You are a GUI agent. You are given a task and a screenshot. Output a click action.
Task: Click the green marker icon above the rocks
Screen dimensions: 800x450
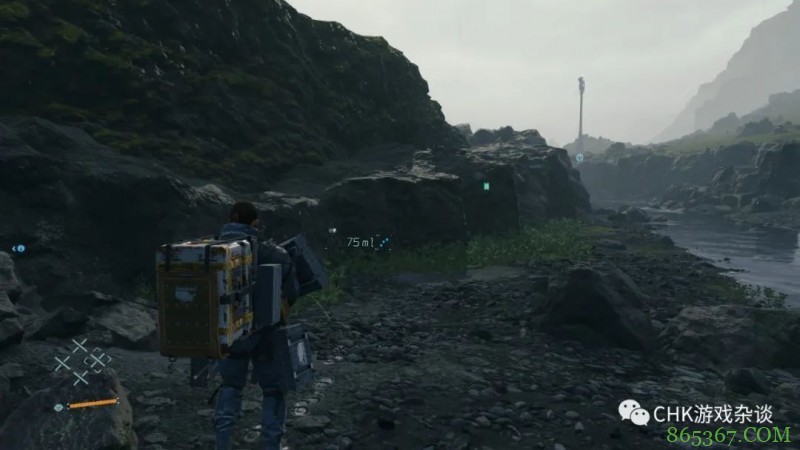[486, 186]
